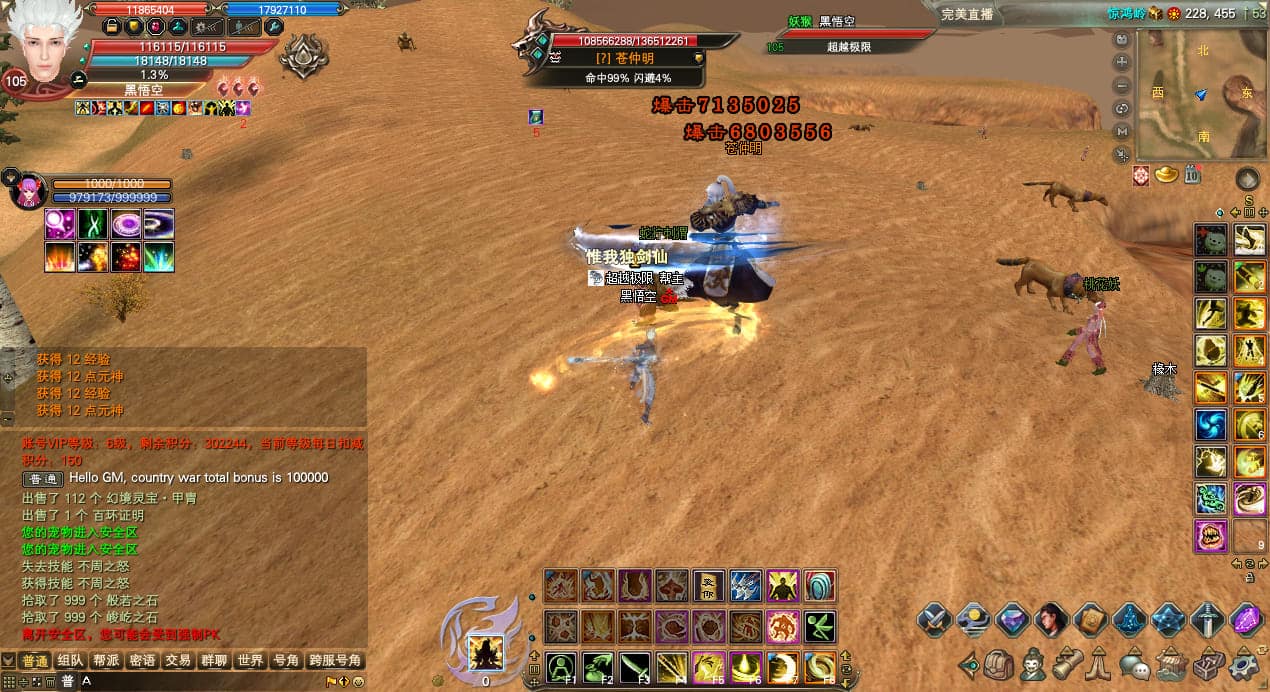This screenshot has width=1270, height=692.
Task: Switch to the 组队 chat tab
Action: pyautogui.click(x=70, y=661)
